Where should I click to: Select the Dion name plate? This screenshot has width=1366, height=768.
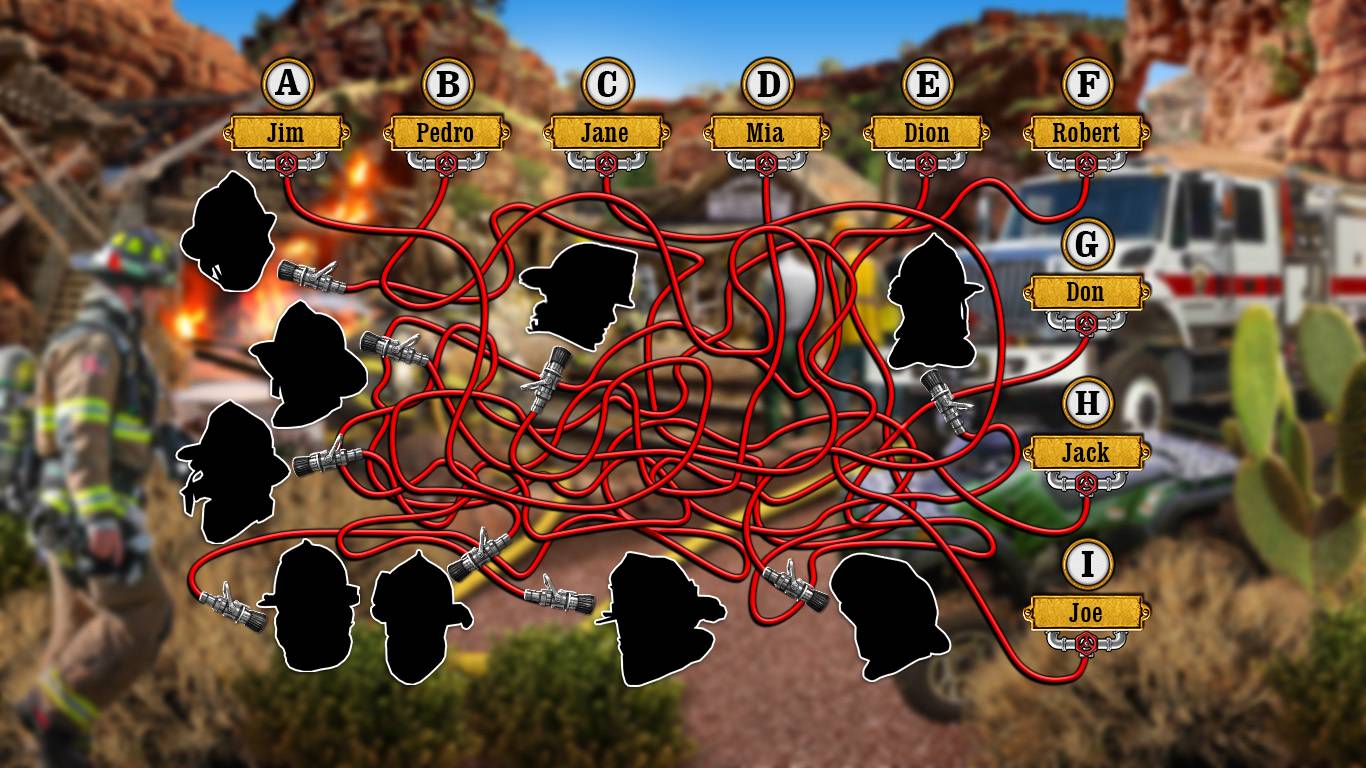tap(926, 132)
